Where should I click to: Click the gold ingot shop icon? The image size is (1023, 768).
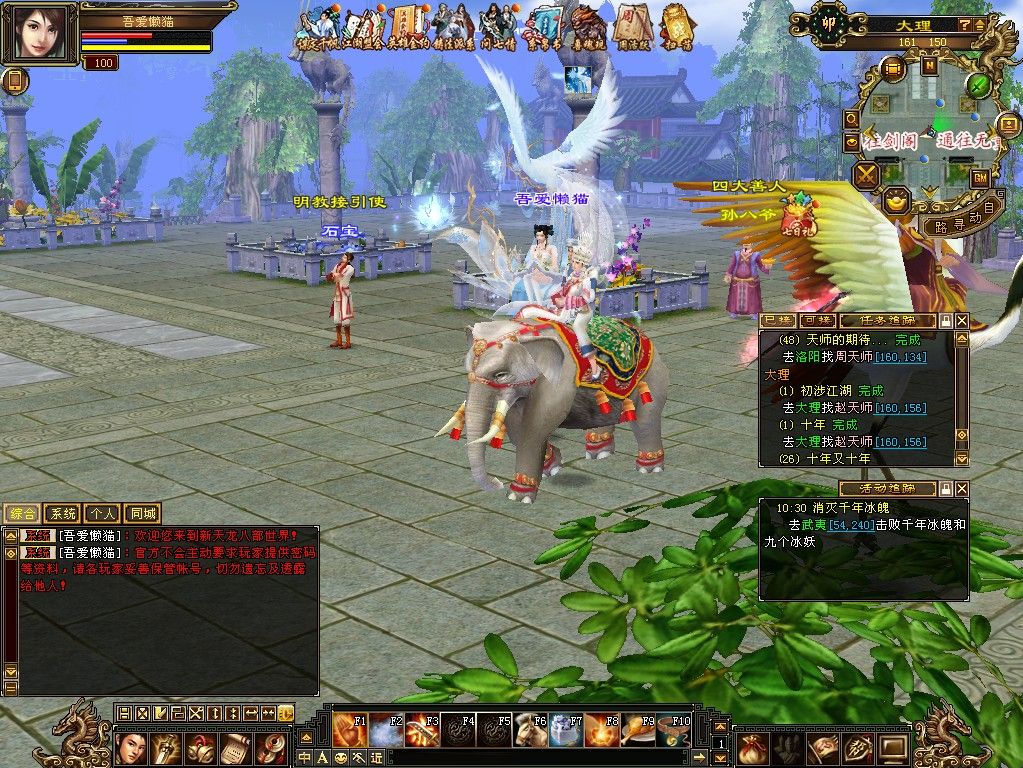pyautogui.click(x=897, y=199)
